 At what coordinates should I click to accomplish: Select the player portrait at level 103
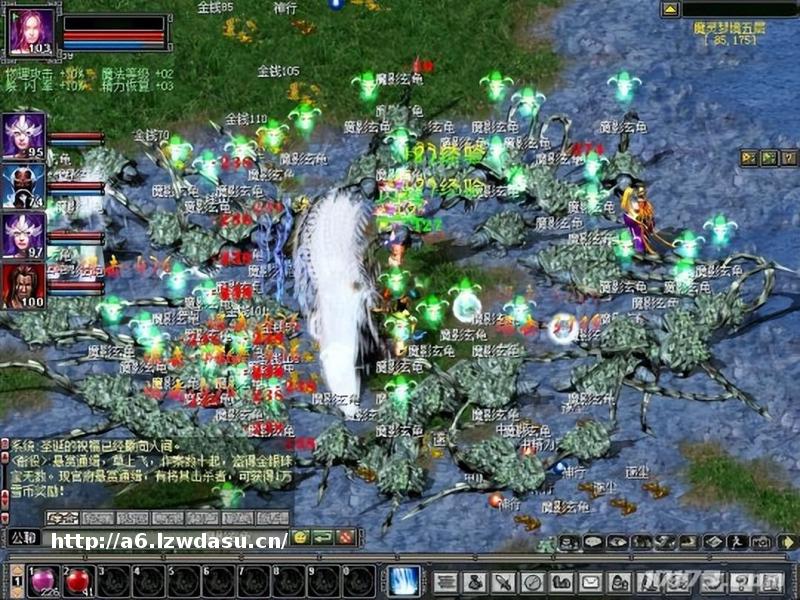point(30,32)
